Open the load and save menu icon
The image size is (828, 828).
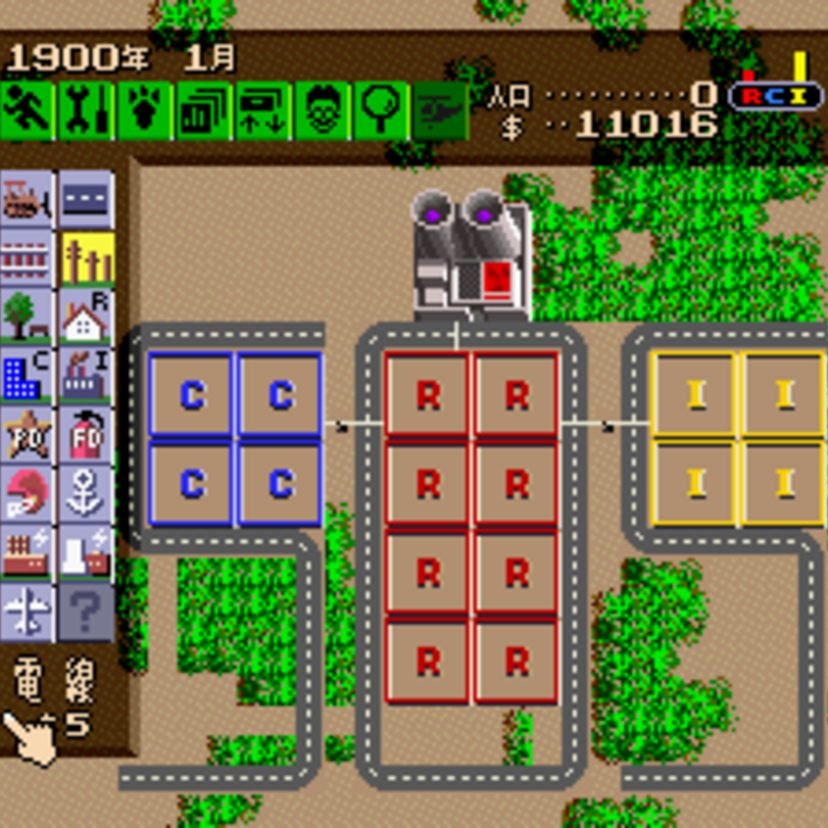click(263, 110)
